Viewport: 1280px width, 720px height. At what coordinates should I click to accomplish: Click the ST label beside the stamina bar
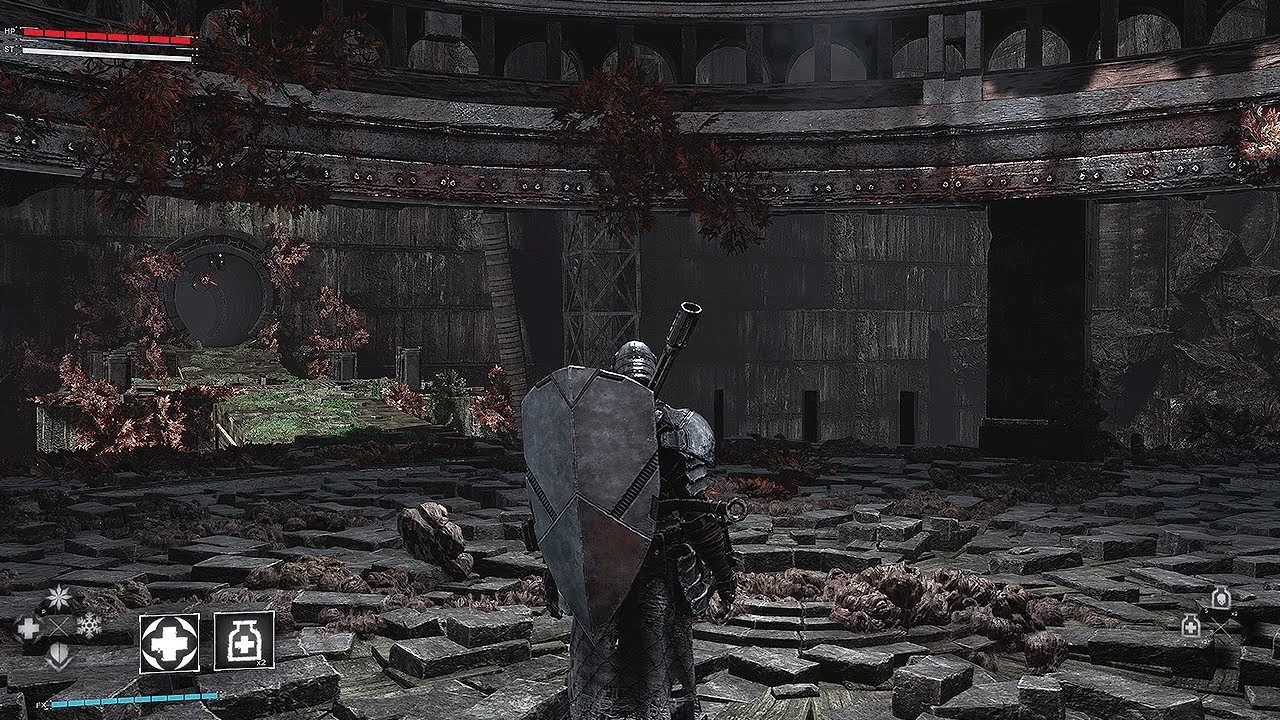point(10,49)
